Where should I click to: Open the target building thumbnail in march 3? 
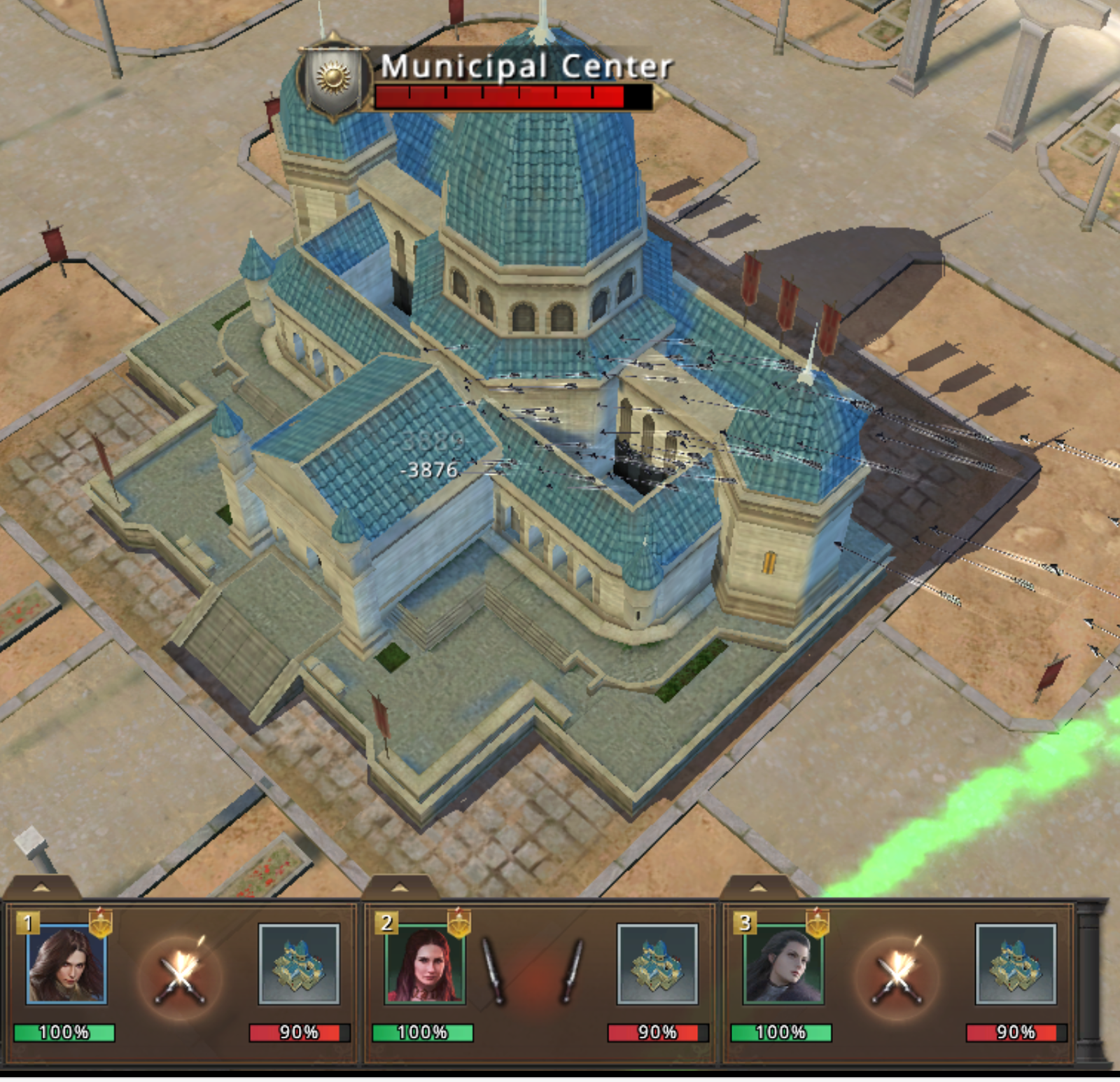1016,964
